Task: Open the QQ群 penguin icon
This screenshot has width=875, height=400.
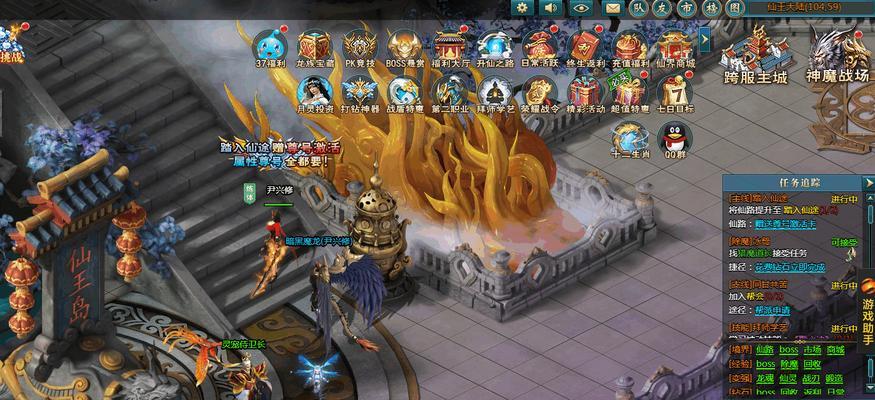Action: click(675, 138)
